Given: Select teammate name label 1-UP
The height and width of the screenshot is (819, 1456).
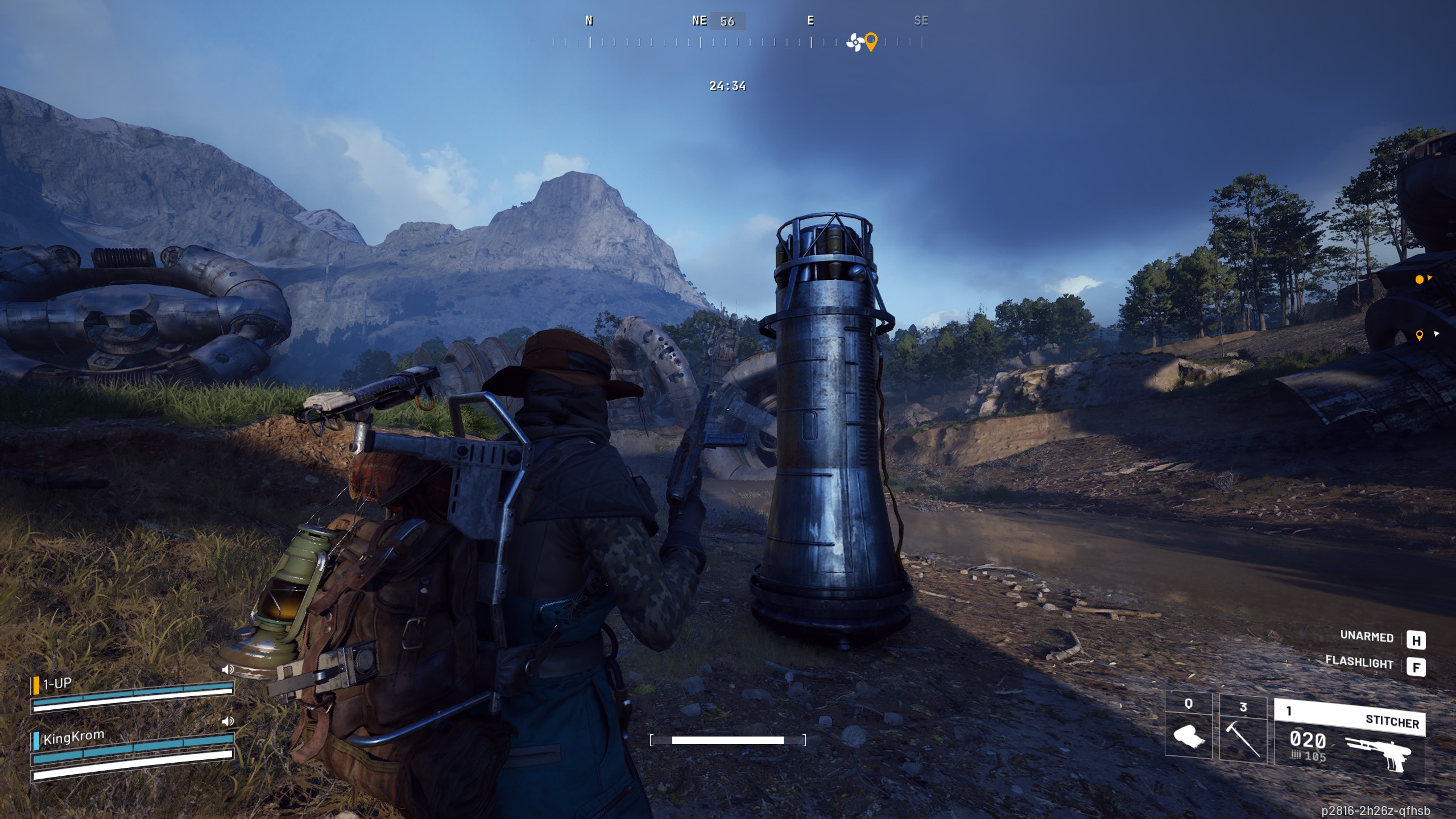Looking at the screenshot, I should point(57,683).
